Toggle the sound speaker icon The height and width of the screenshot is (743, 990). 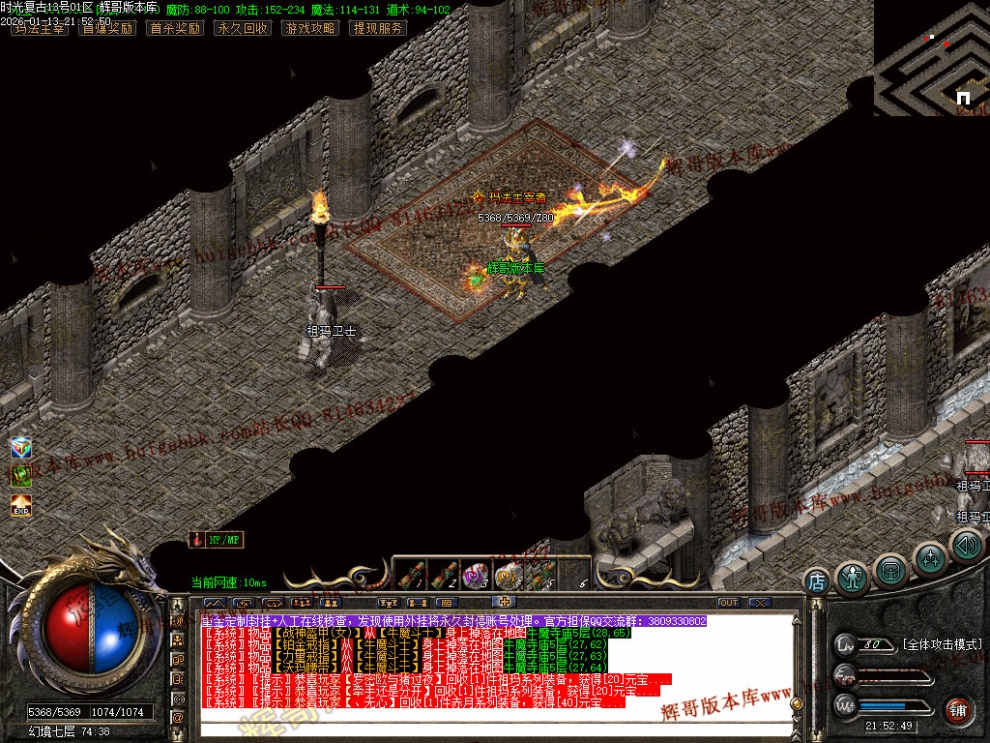click(x=966, y=546)
